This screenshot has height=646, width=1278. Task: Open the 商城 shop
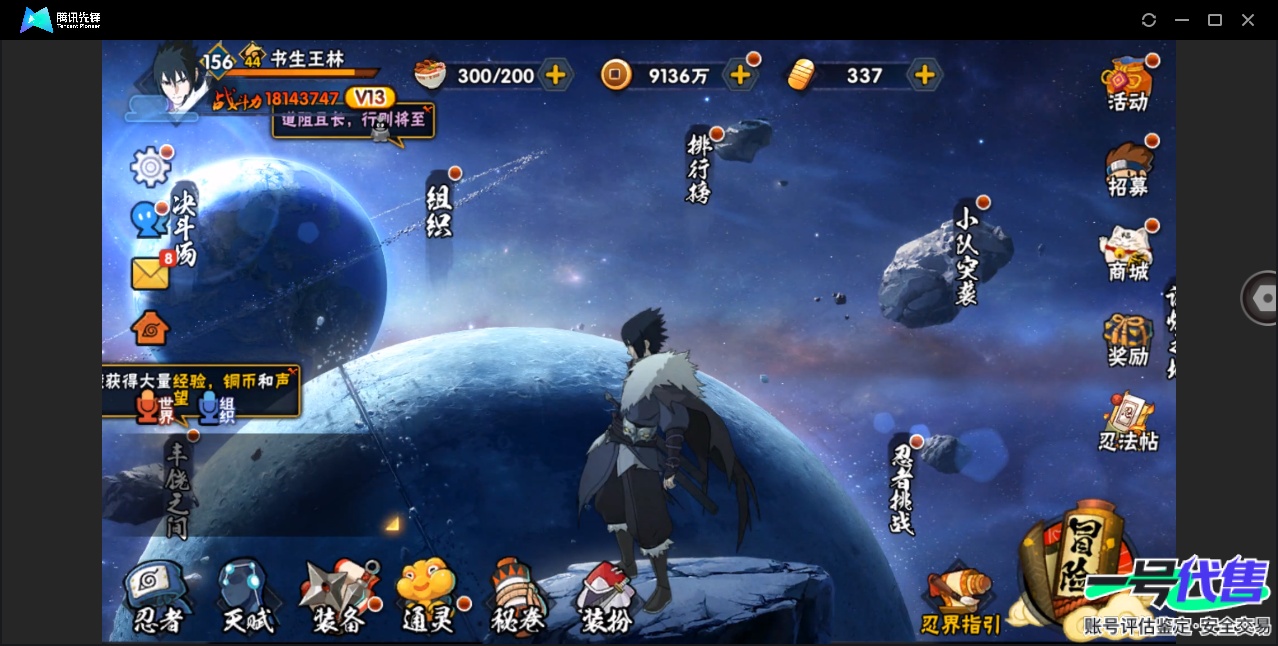click(1128, 254)
